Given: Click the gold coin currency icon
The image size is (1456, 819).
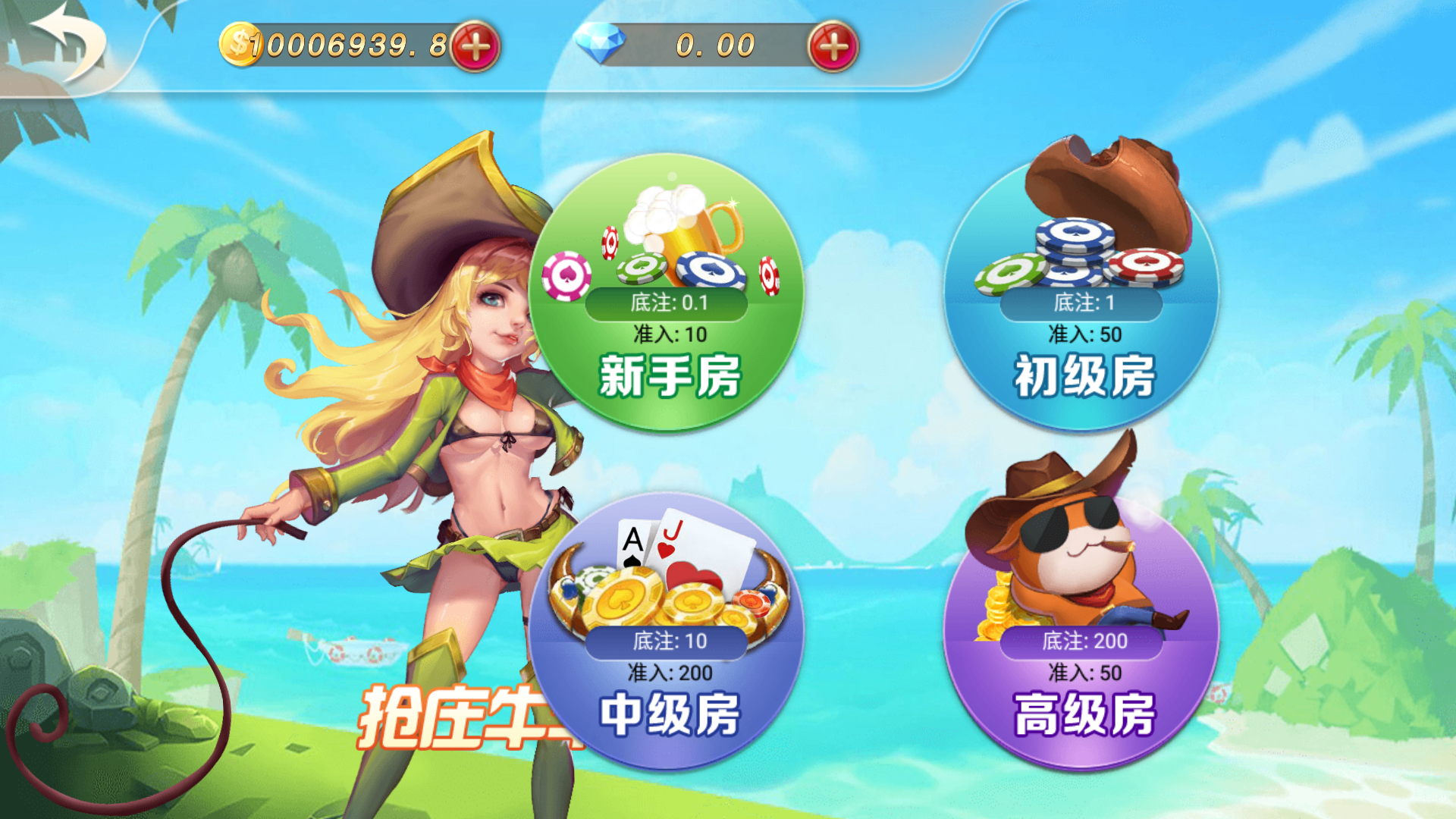Looking at the screenshot, I should pos(239,43).
